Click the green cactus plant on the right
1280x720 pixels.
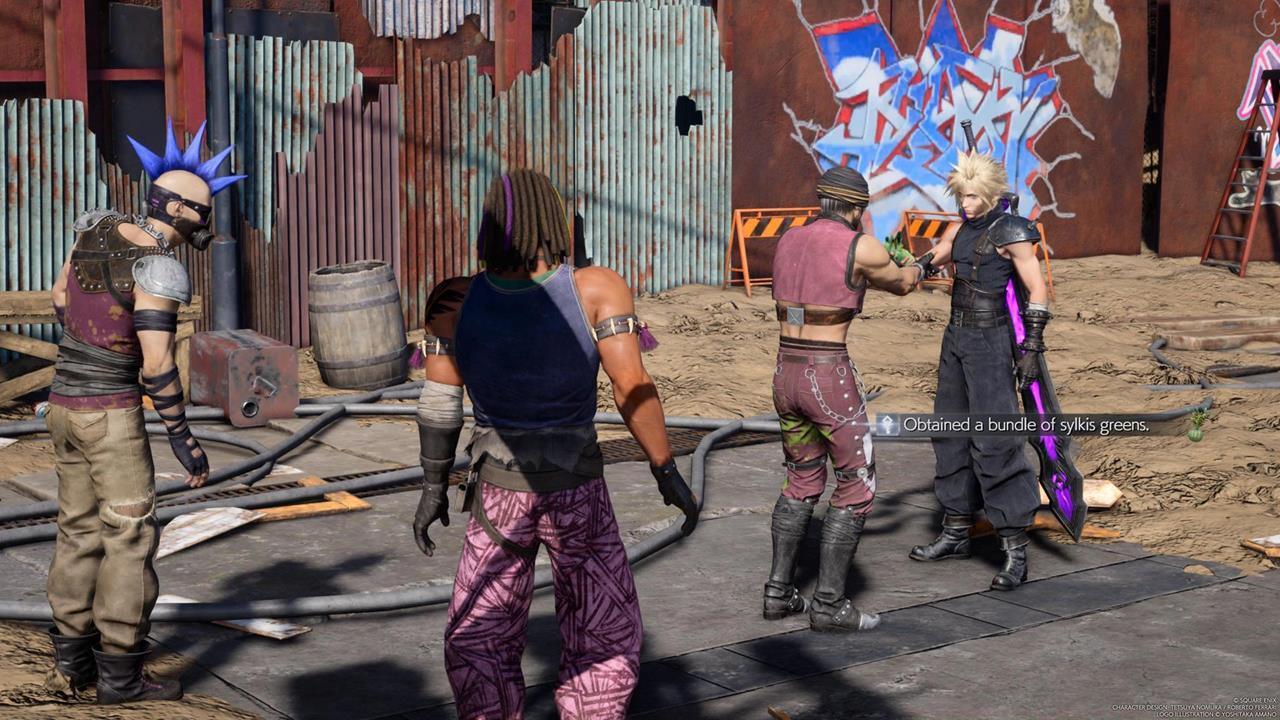(1196, 428)
